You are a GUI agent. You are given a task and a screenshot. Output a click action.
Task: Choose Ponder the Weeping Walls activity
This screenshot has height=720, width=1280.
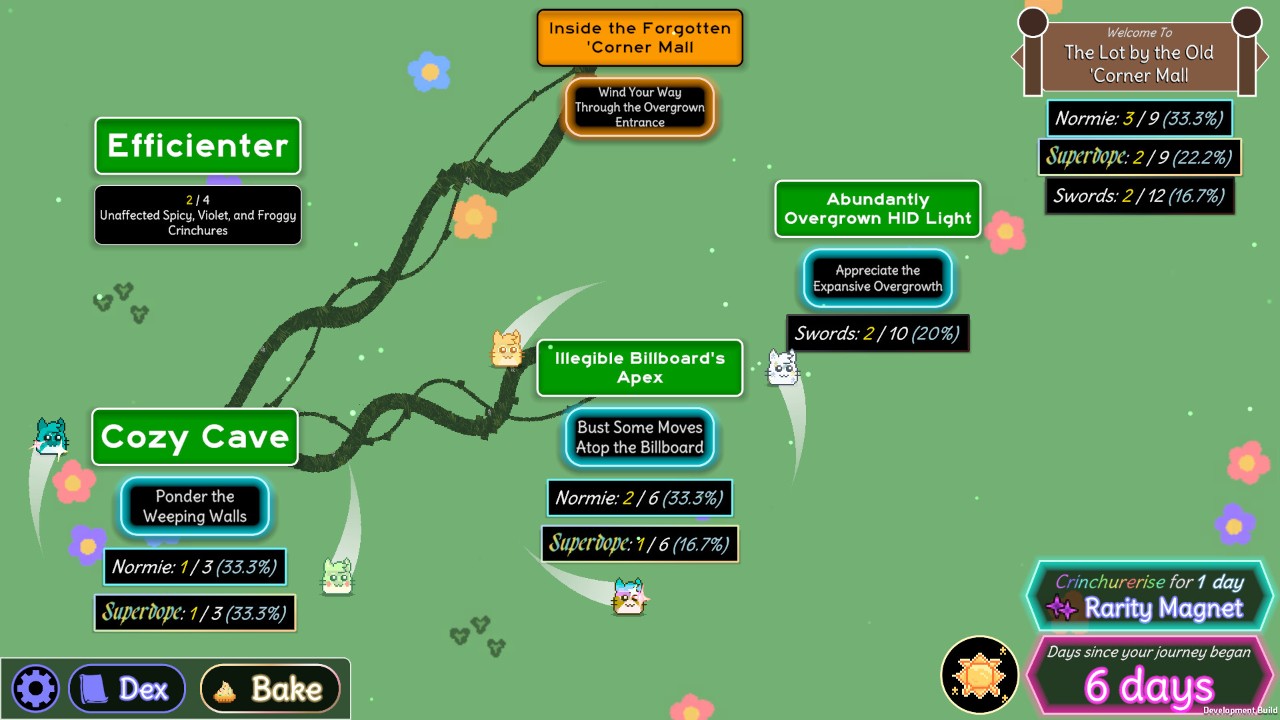[195, 506]
